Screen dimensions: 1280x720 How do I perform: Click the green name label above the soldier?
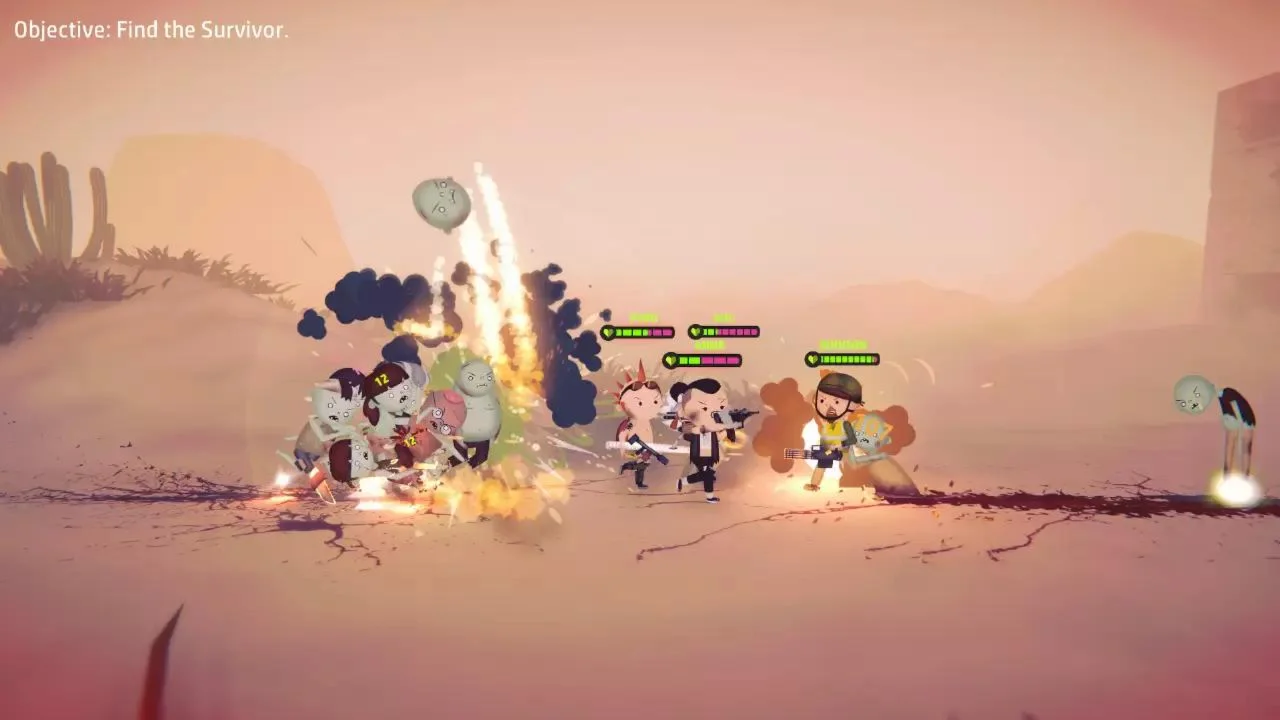(844, 344)
